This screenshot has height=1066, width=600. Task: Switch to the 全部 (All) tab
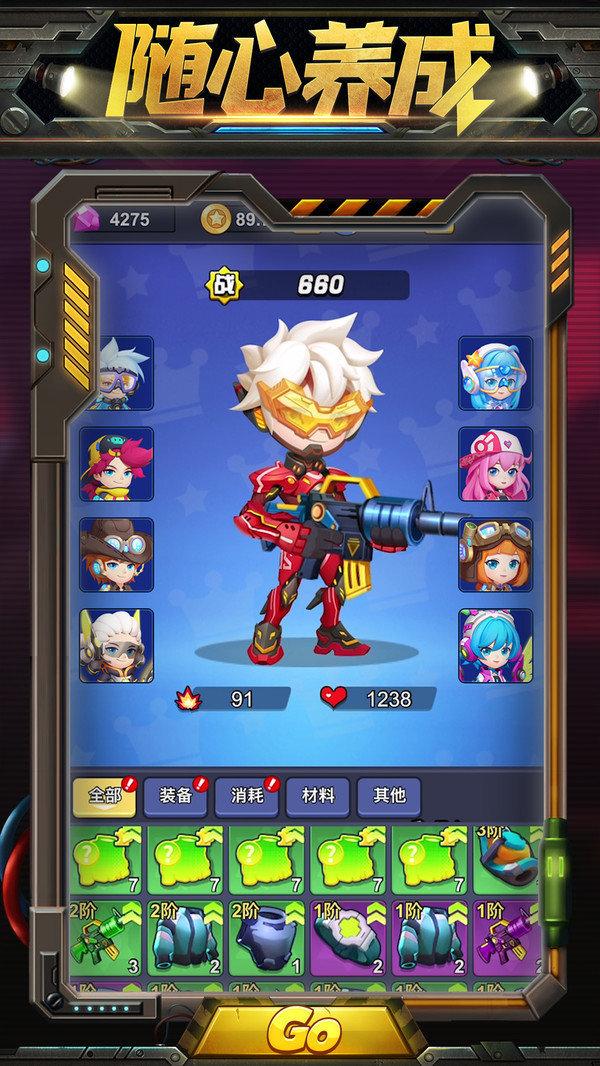[x=104, y=796]
